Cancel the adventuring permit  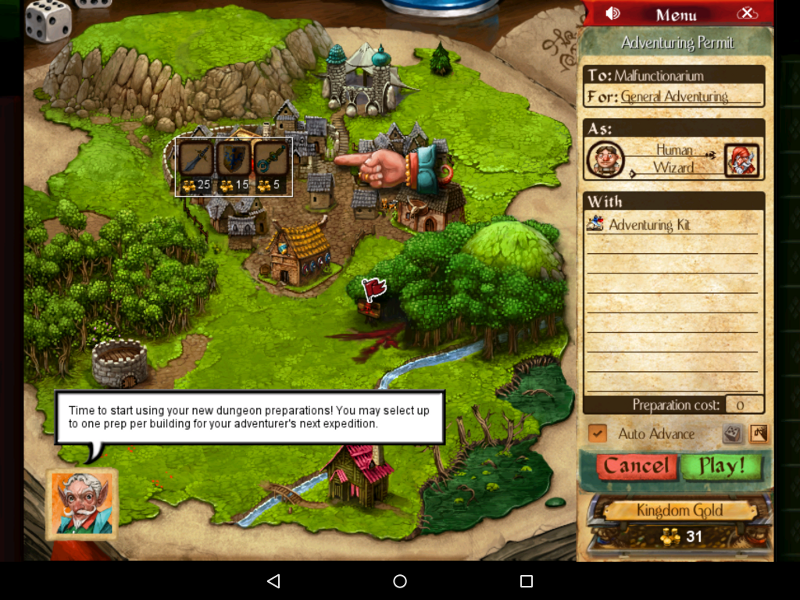[x=634, y=466]
